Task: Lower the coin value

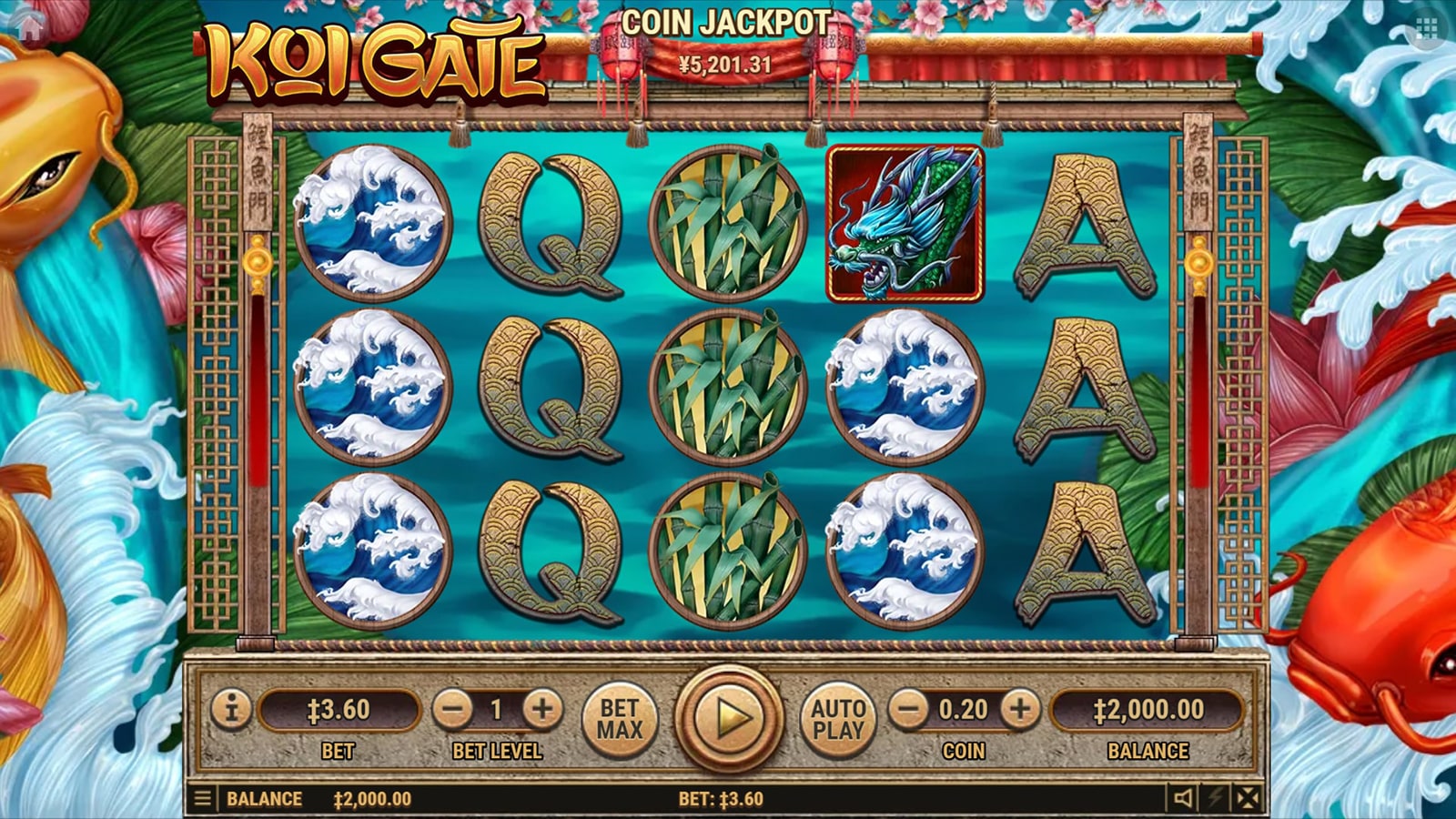Action: point(908,709)
